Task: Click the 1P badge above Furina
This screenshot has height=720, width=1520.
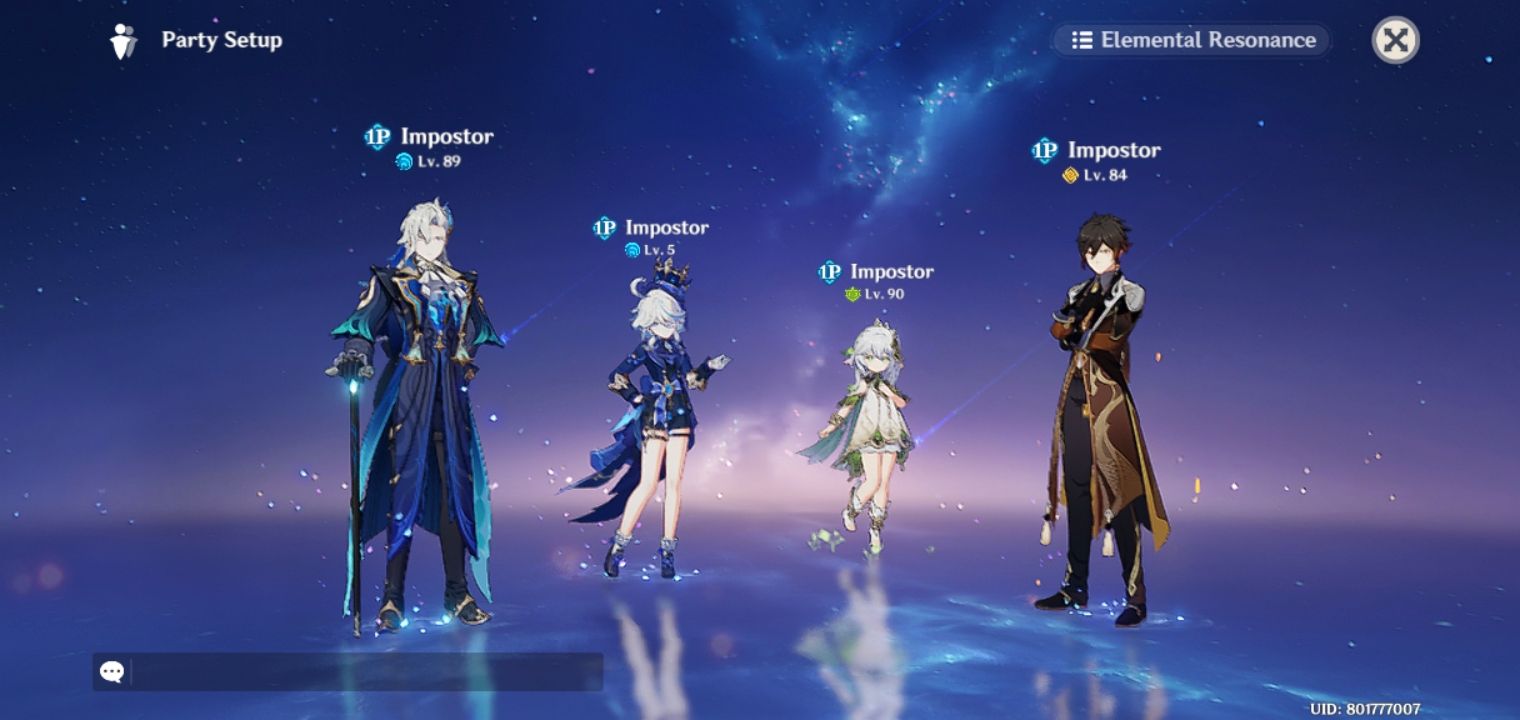Action: [x=604, y=227]
